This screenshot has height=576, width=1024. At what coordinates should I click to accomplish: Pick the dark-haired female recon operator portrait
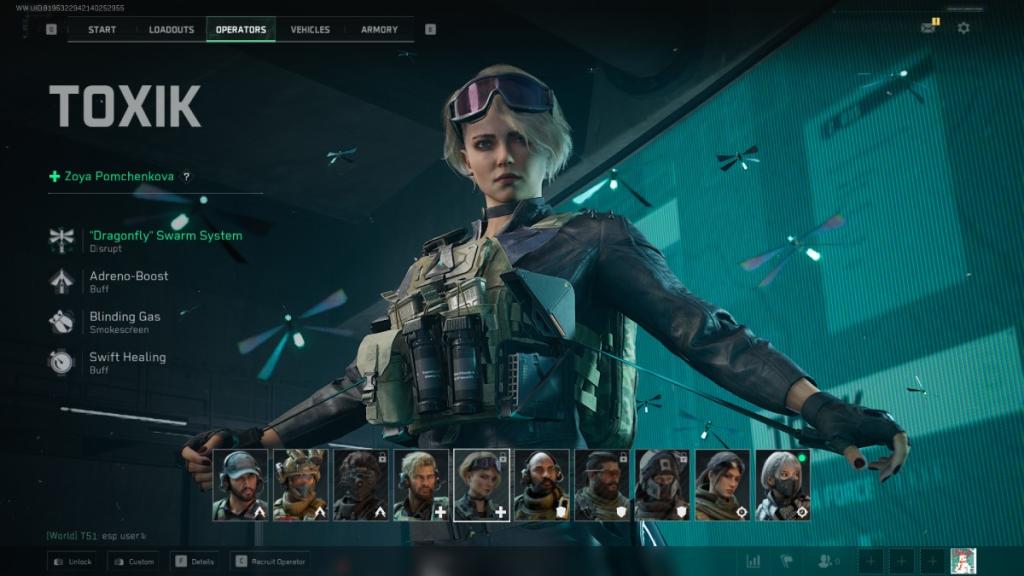(x=722, y=485)
